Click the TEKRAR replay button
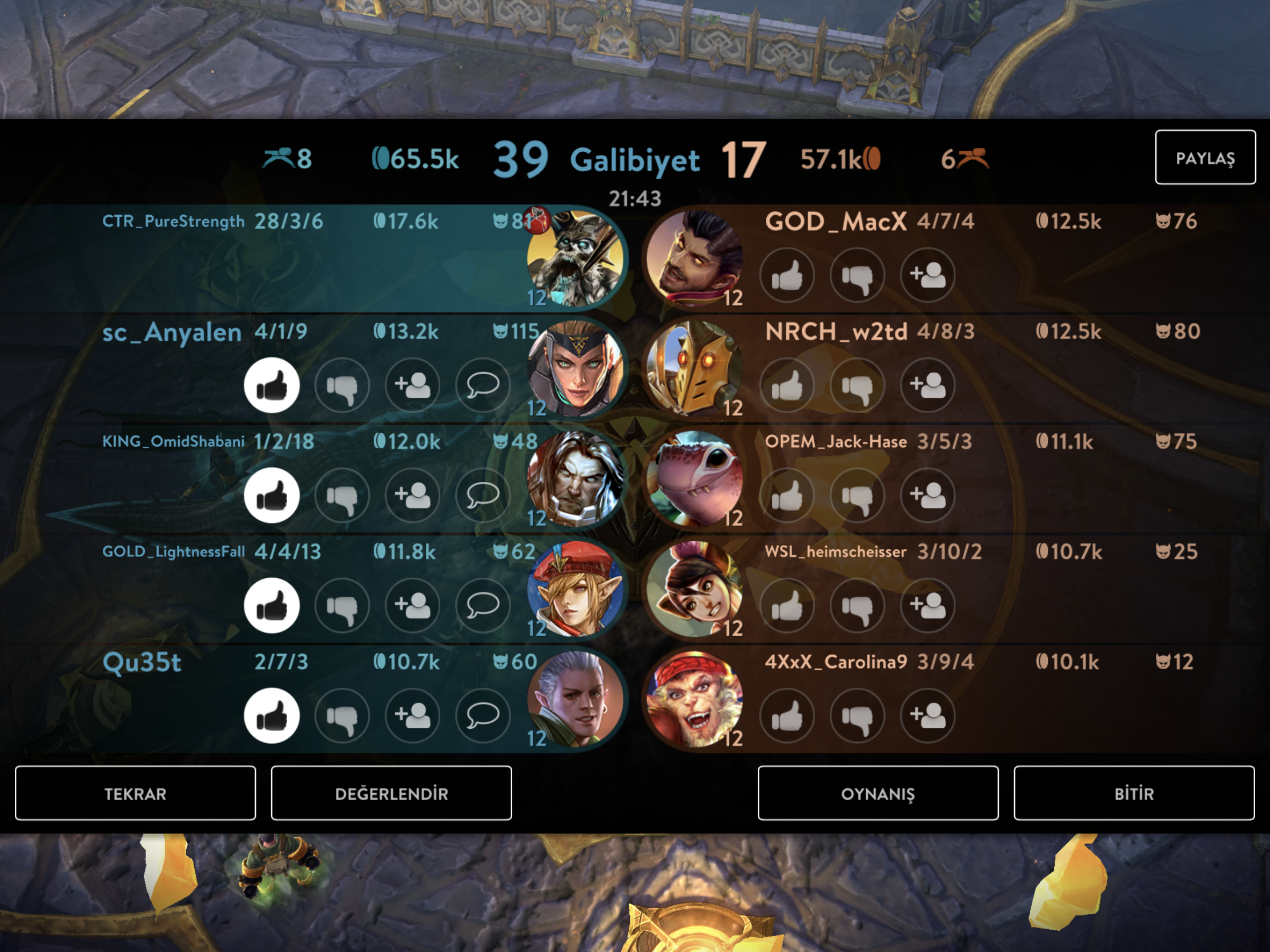This screenshot has width=1270, height=952. 135,793
